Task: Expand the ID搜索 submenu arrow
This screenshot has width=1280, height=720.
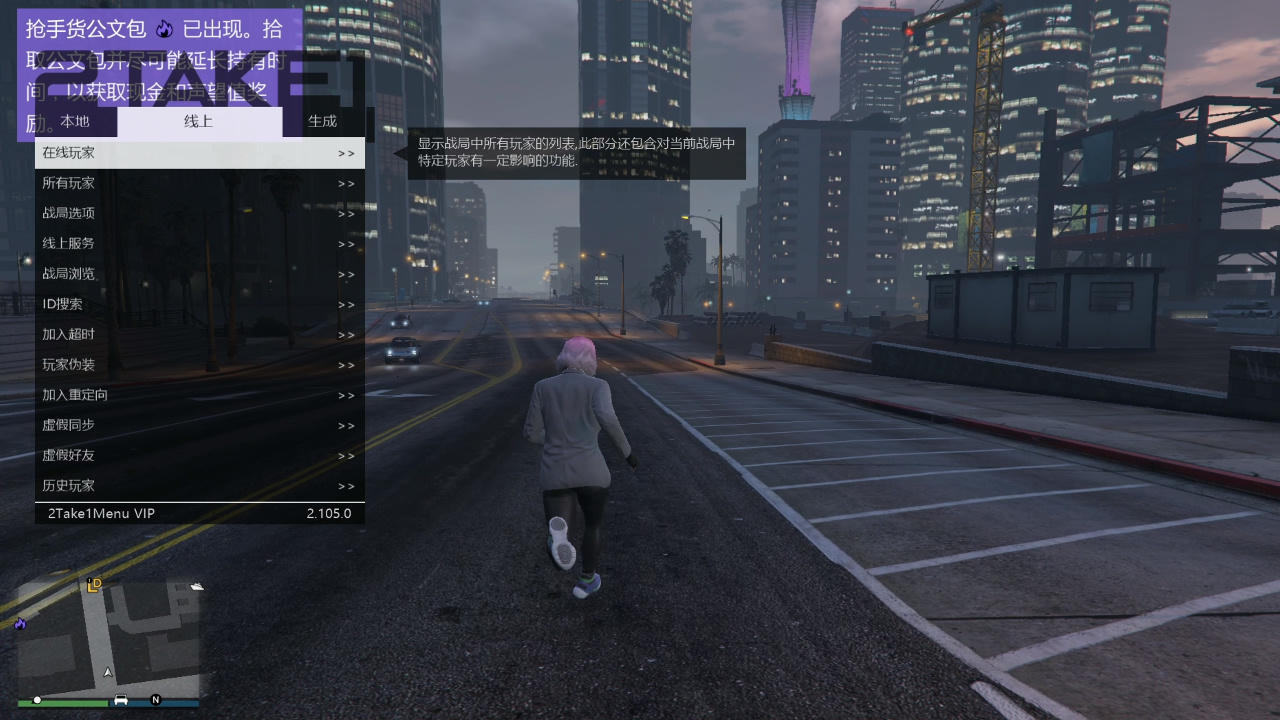Action: click(x=345, y=304)
